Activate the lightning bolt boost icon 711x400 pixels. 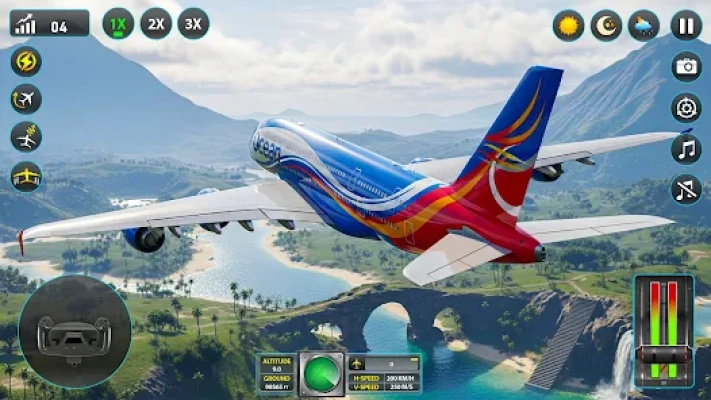coord(26,62)
